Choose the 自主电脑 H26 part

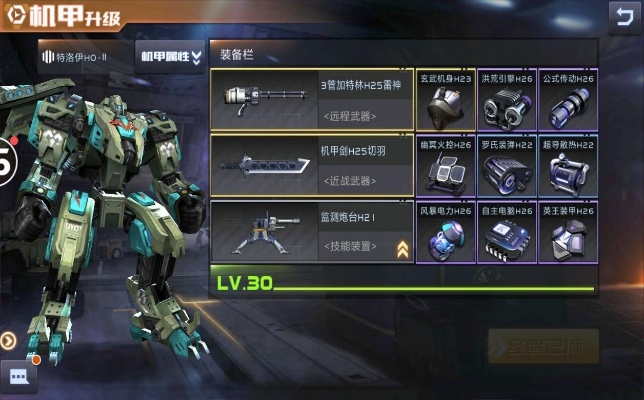point(506,231)
